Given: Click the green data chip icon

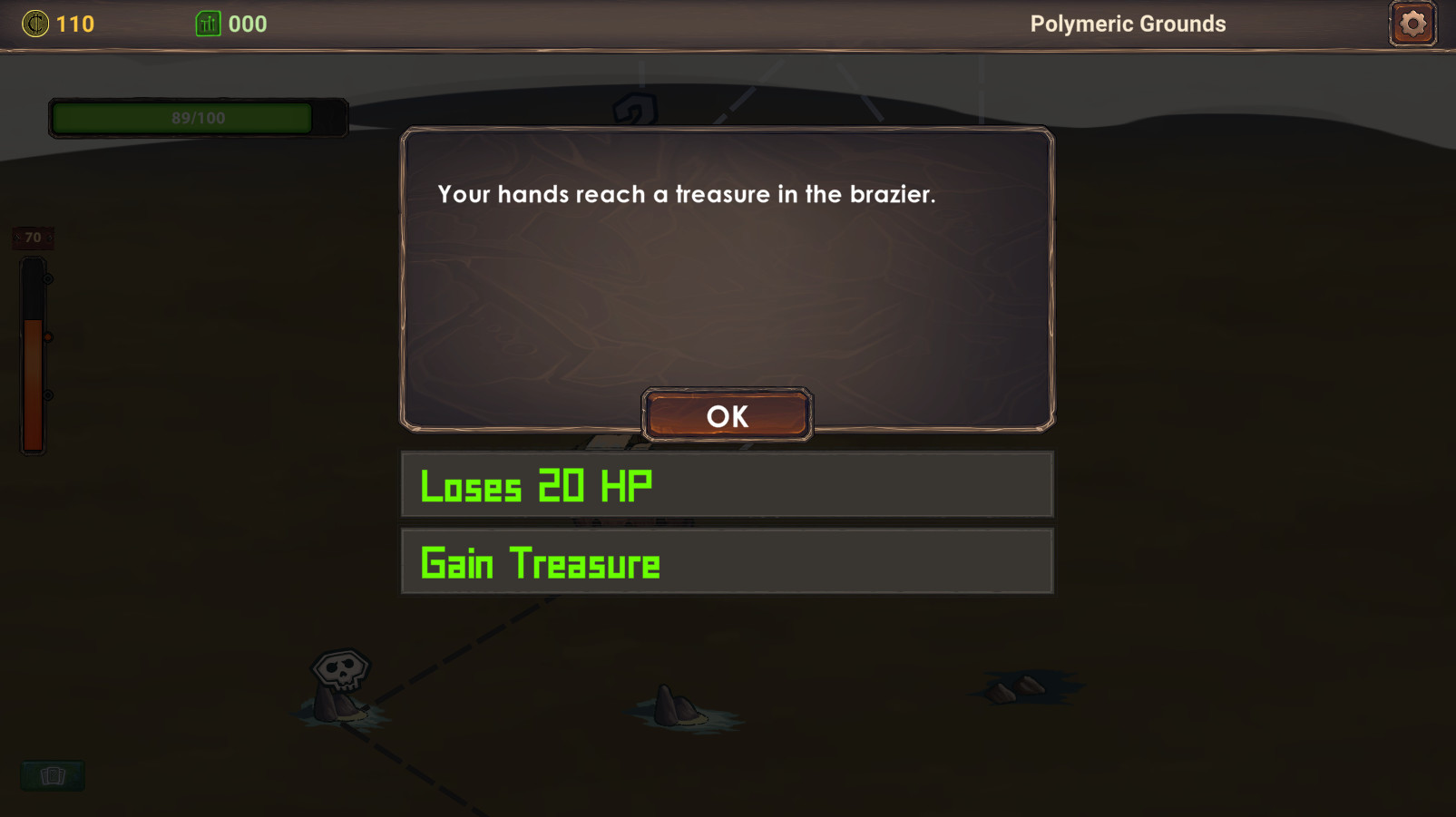Looking at the screenshot, I should click(209, 24).
